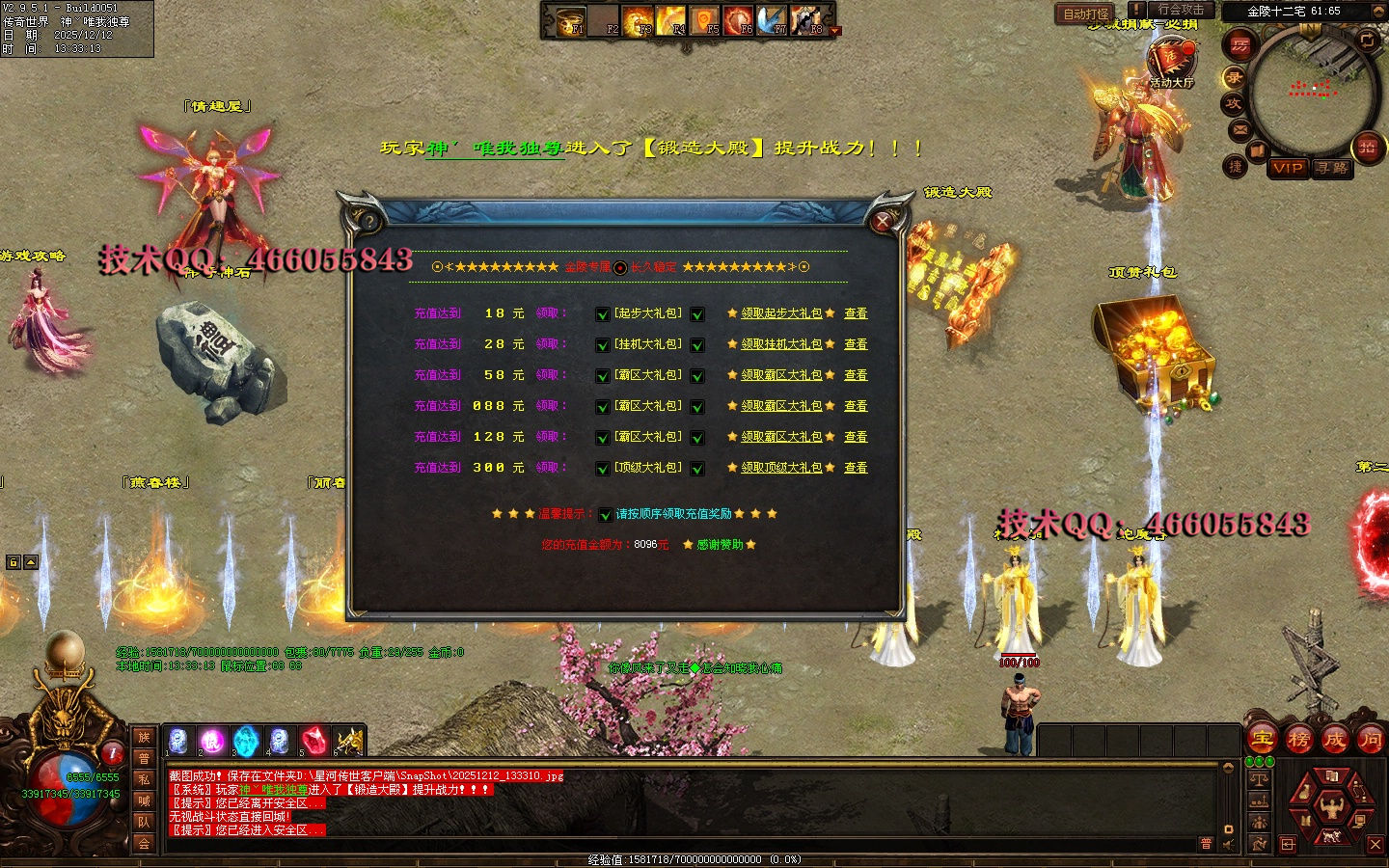Viewport: 1389px width, 868px height.
Task: Close the recharge reward dialog
Action: [882, 222]
